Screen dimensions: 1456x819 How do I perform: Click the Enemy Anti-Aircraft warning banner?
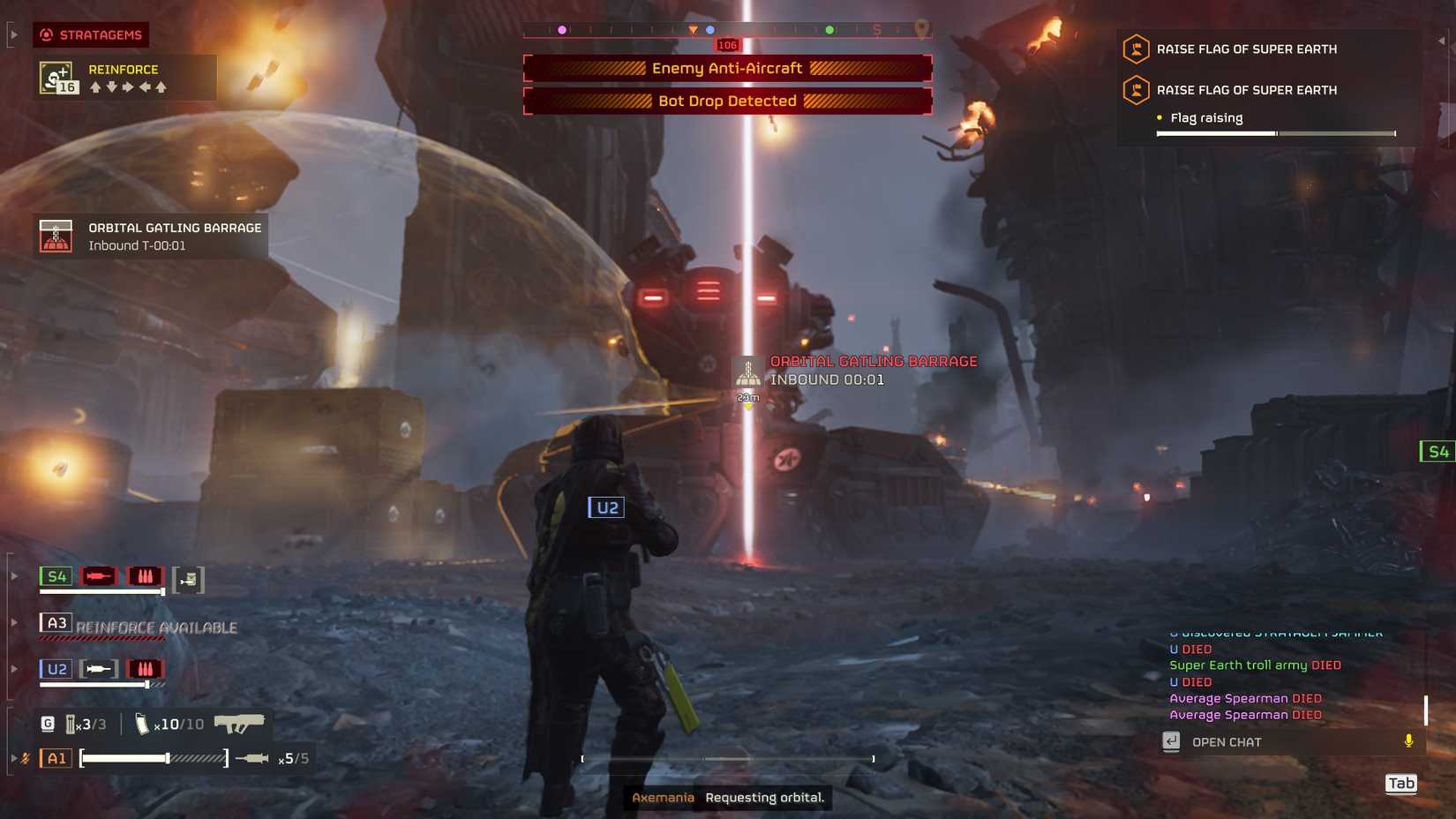point(727,67)
